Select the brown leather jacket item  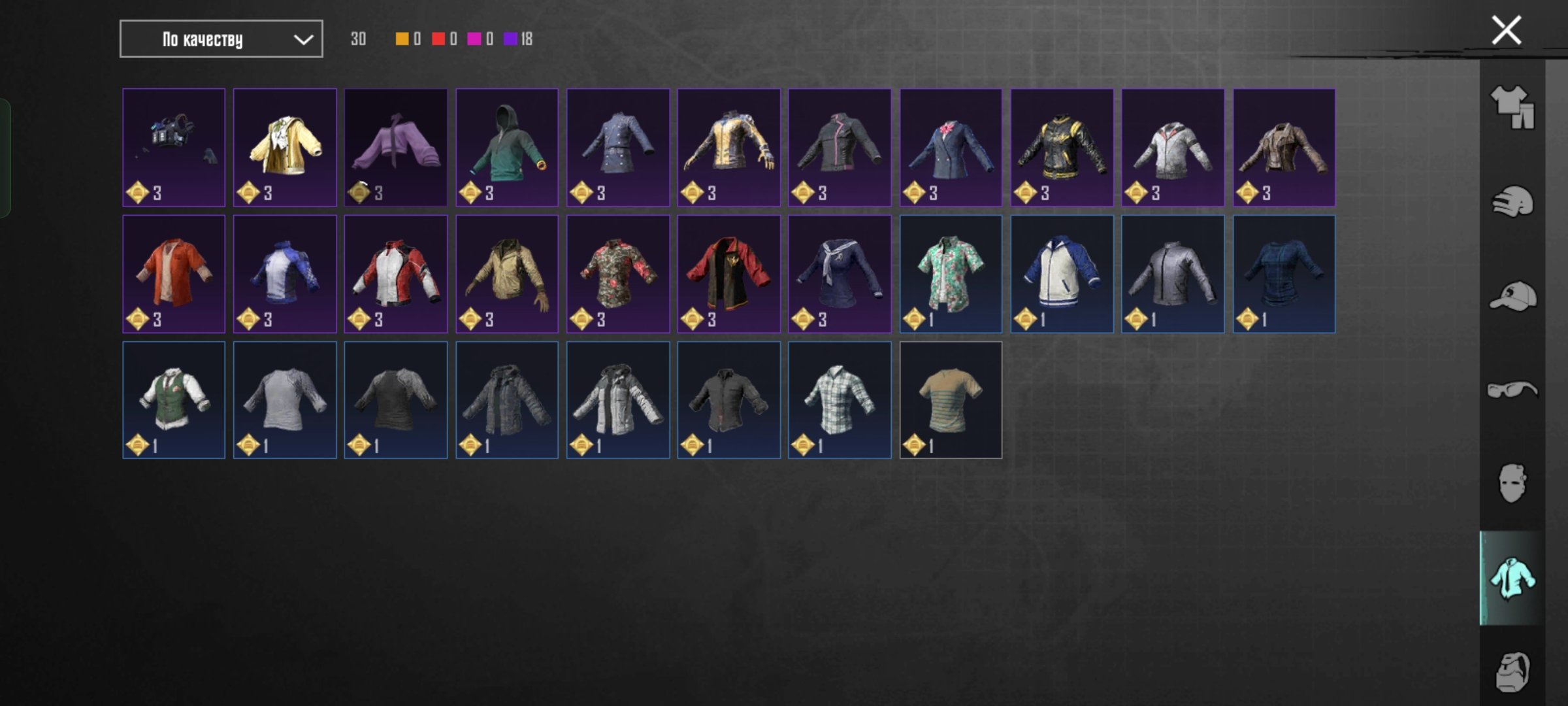point(1284,147)
